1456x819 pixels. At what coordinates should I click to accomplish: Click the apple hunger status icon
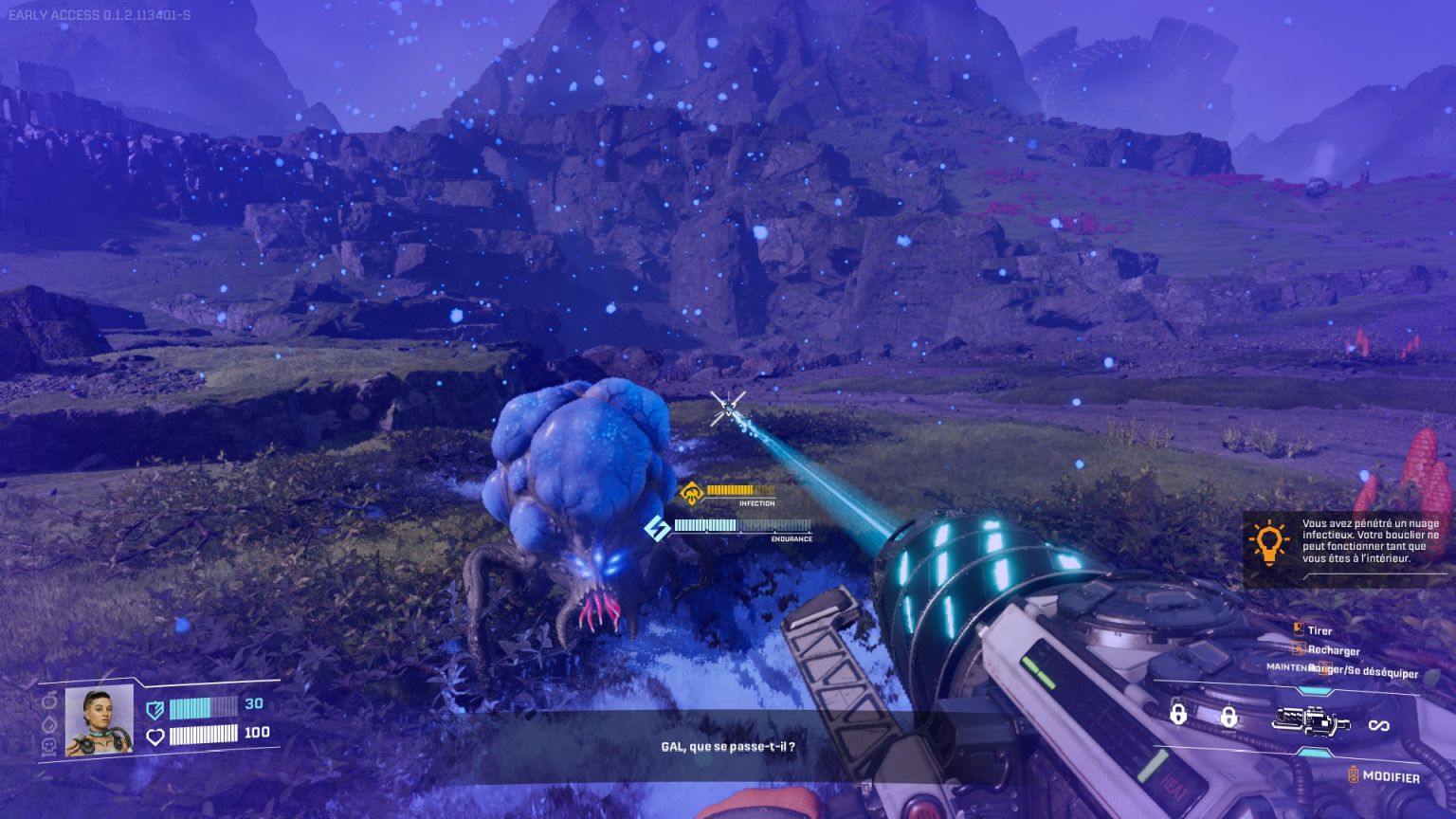50,701
